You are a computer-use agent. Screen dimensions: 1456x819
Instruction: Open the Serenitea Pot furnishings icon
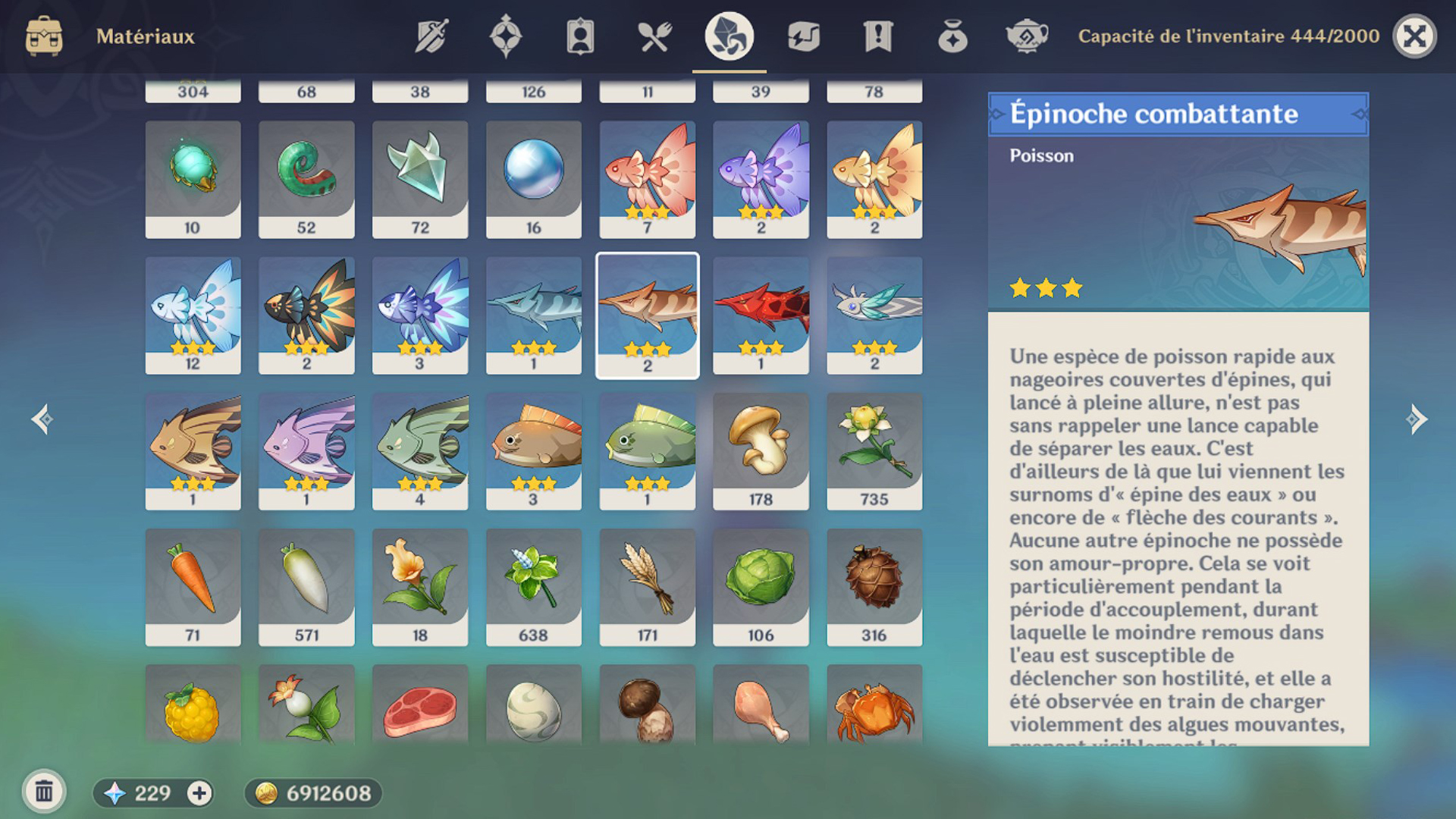click(x=1028, y=36)
